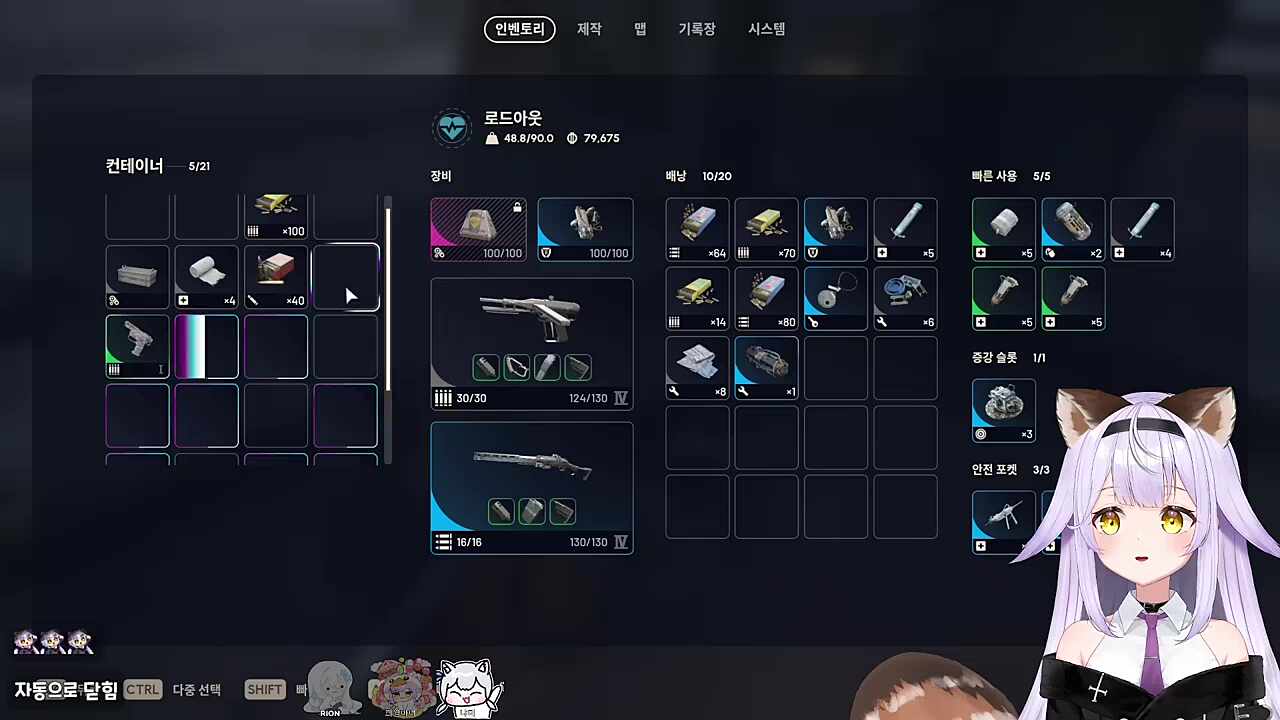Select the SMG stored in the 안전 포켓
This screenshot has height=720, width=1280.
[1003, 517]
